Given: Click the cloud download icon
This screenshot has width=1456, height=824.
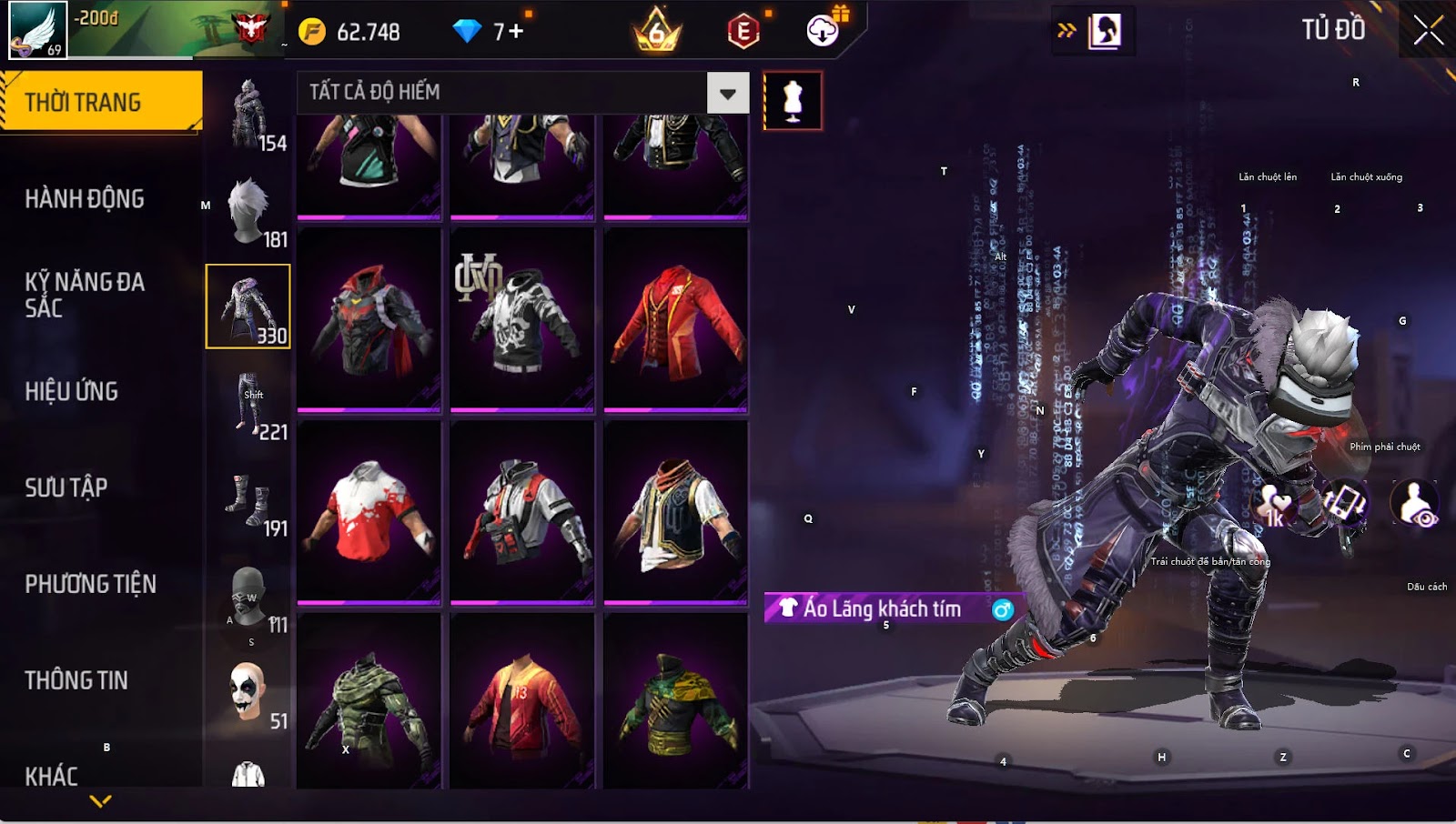Looking at the screenshot, I should pos(823,31).
